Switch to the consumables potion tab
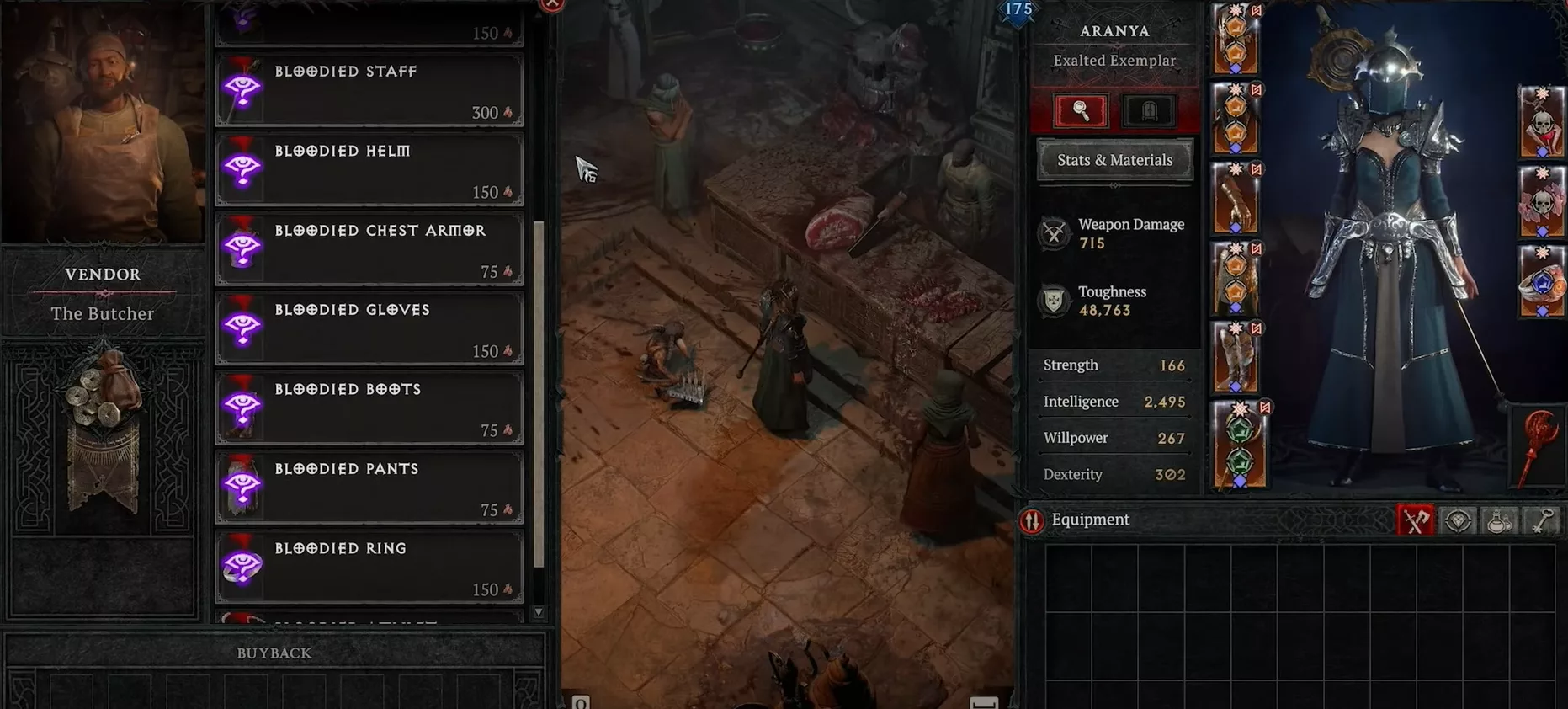Image resolution: width=1568 pixels, height=709 pixels. [x=1499, y=520]
